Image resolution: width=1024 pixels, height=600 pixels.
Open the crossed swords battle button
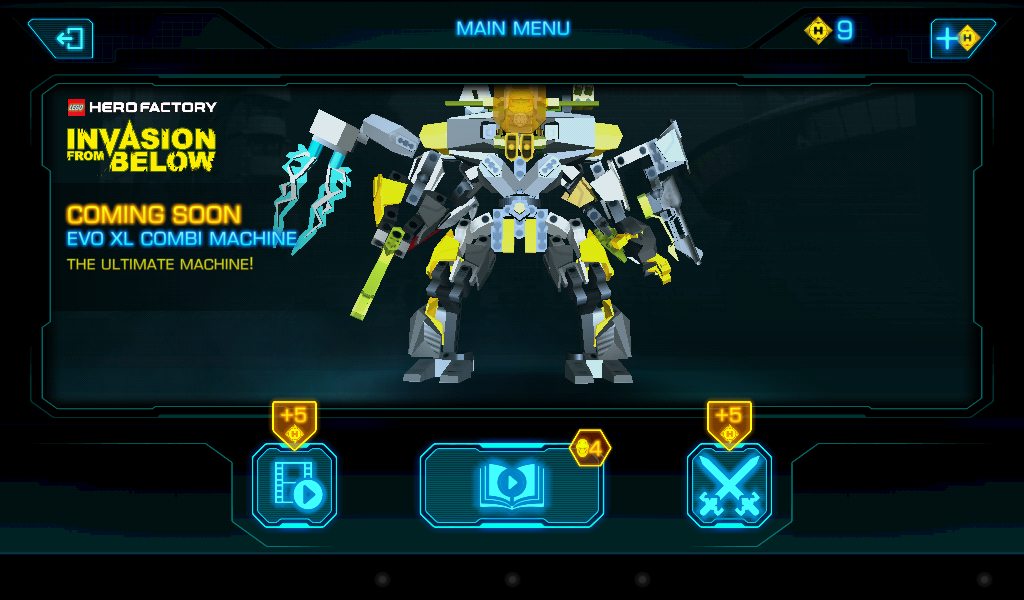tap(729, 486)
